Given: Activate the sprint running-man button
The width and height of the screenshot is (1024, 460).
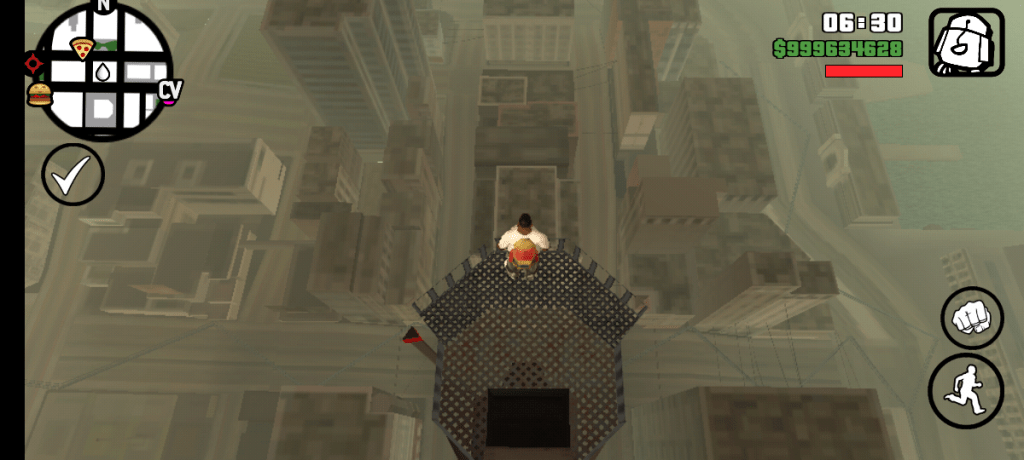Looking at the screenshot, I should (x=966, y=387).
